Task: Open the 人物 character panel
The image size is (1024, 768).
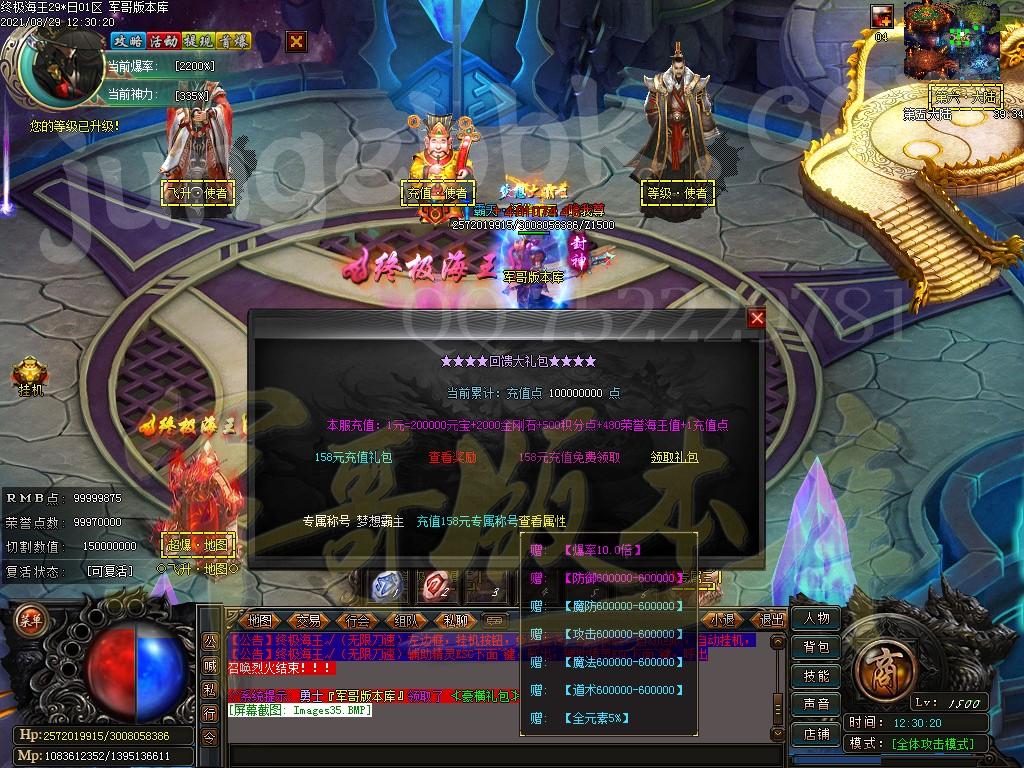Action: point(816,618)
